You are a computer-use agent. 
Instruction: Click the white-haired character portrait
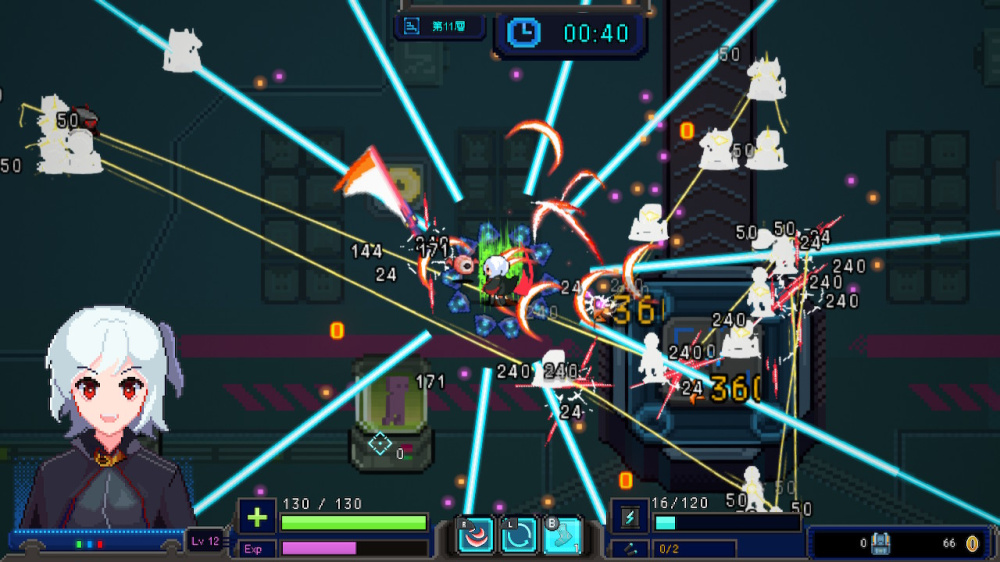(x=108, y=420)
